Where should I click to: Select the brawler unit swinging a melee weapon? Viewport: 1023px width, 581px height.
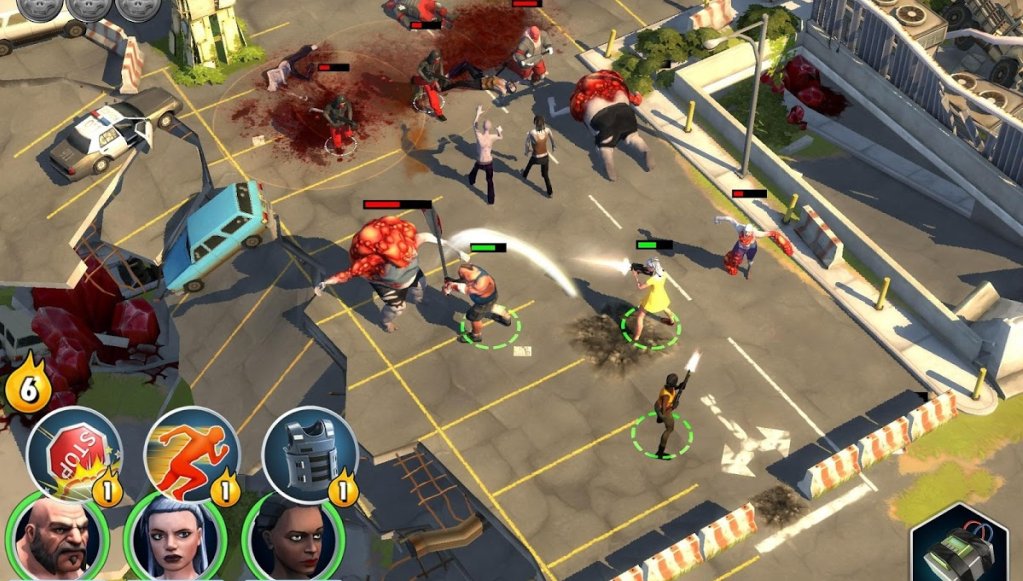pos(484,298)
